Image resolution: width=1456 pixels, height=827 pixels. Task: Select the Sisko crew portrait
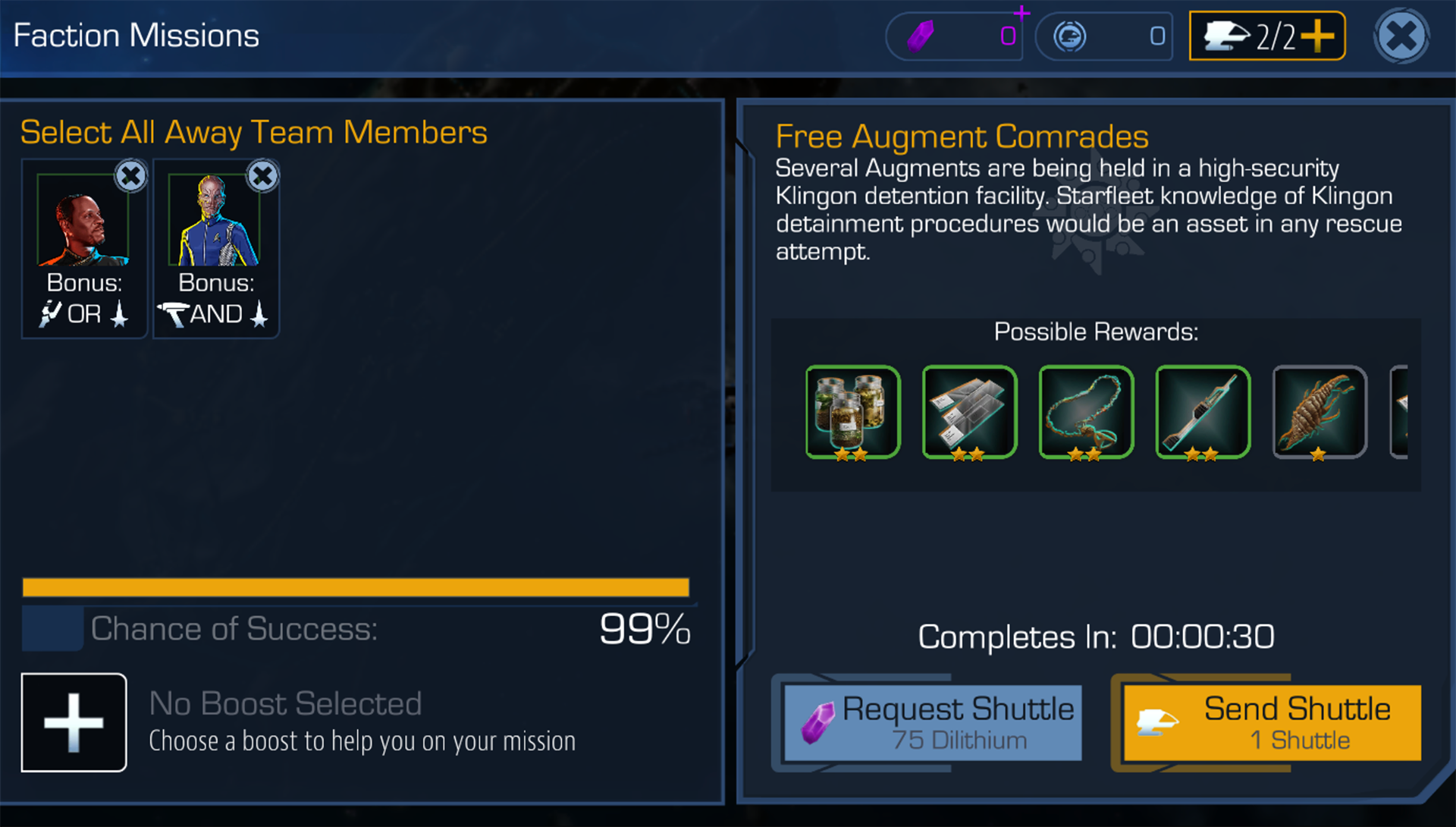click(x=83, y=222)
